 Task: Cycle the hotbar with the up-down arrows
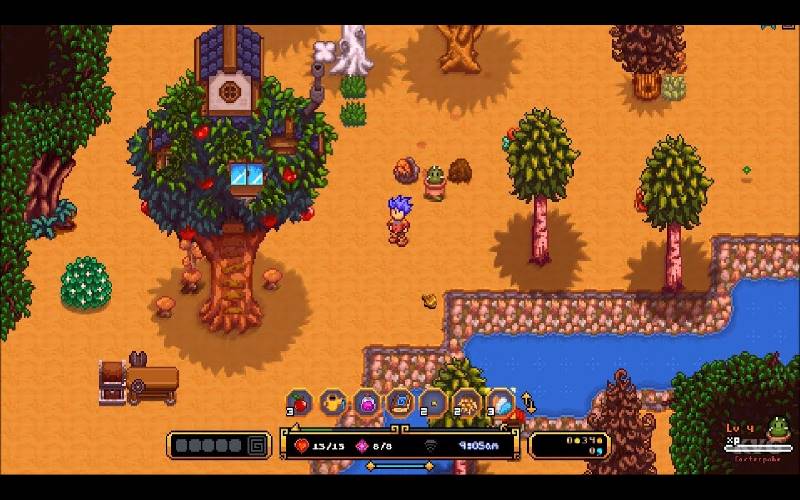click(528, 404)
